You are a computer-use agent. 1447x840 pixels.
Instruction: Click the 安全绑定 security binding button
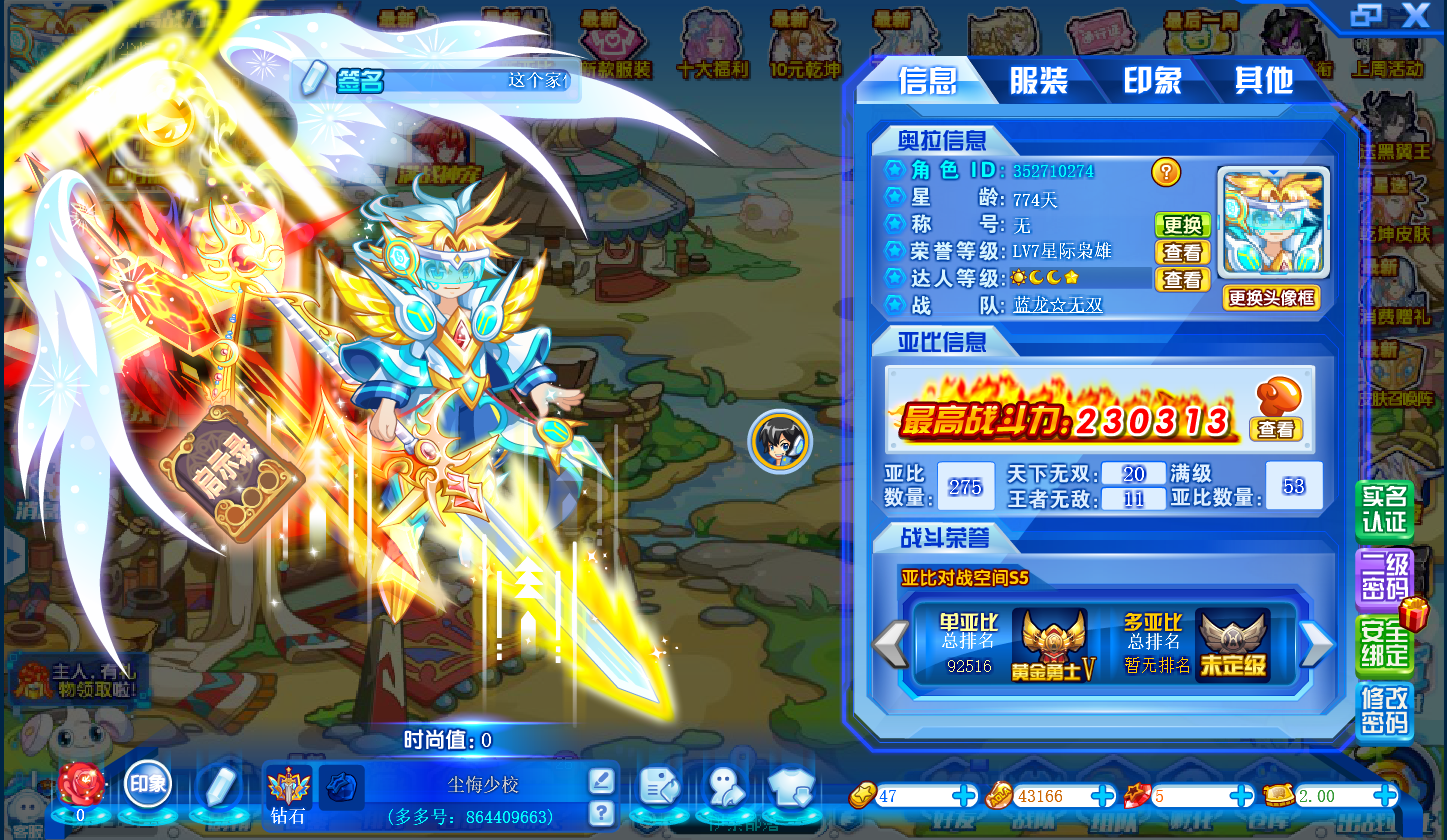tap(1384, 645)
